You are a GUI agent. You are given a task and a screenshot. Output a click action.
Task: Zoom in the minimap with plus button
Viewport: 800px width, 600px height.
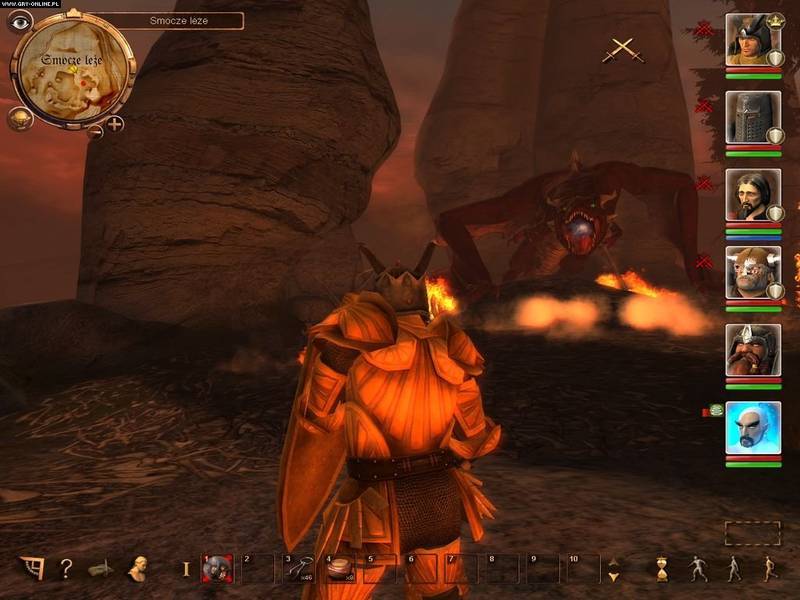tap(115, 124)
